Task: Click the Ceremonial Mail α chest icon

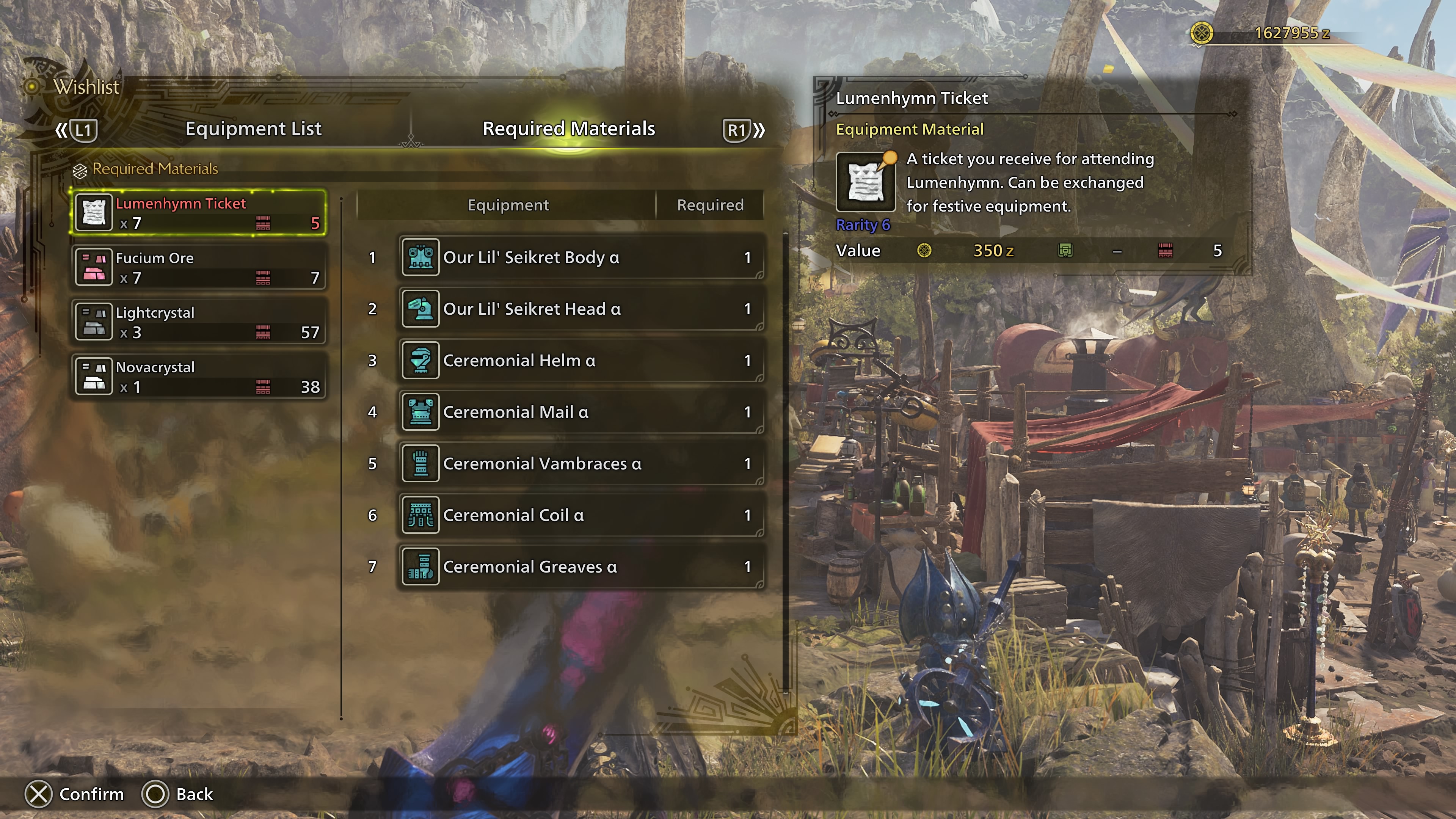Action: pyautogui.click(x=420, y=411)
